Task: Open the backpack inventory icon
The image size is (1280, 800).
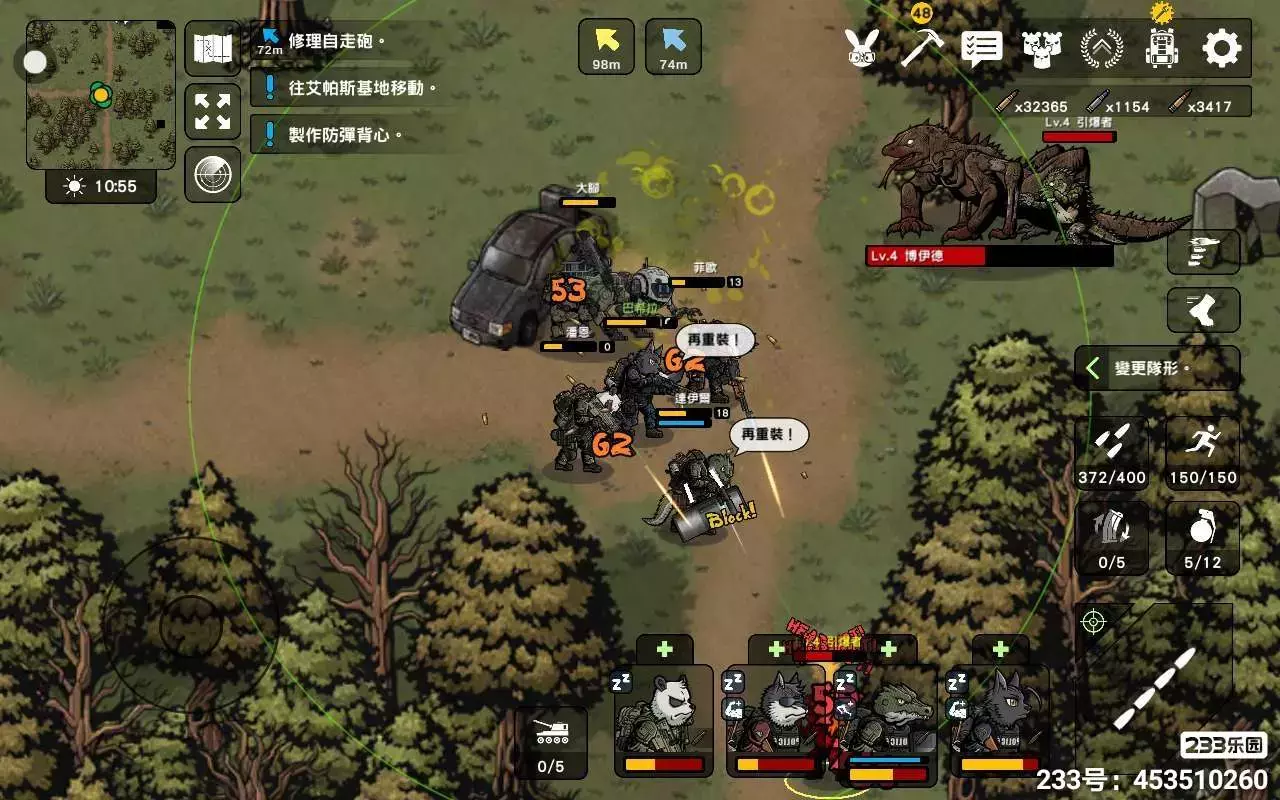Action: [x=1162, y=46]
